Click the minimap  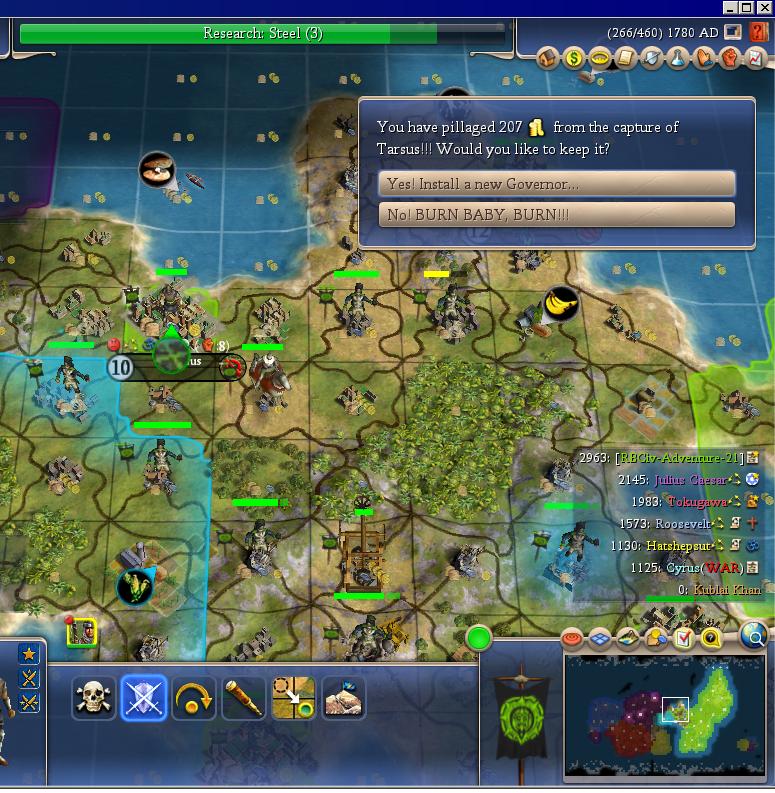pos(665,716)
